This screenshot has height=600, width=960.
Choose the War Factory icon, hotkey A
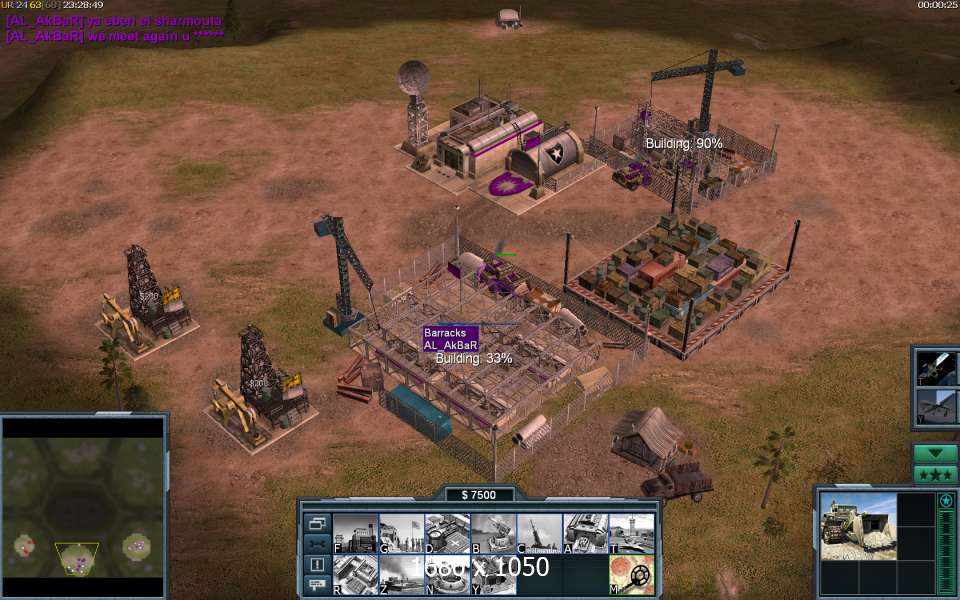585,533
